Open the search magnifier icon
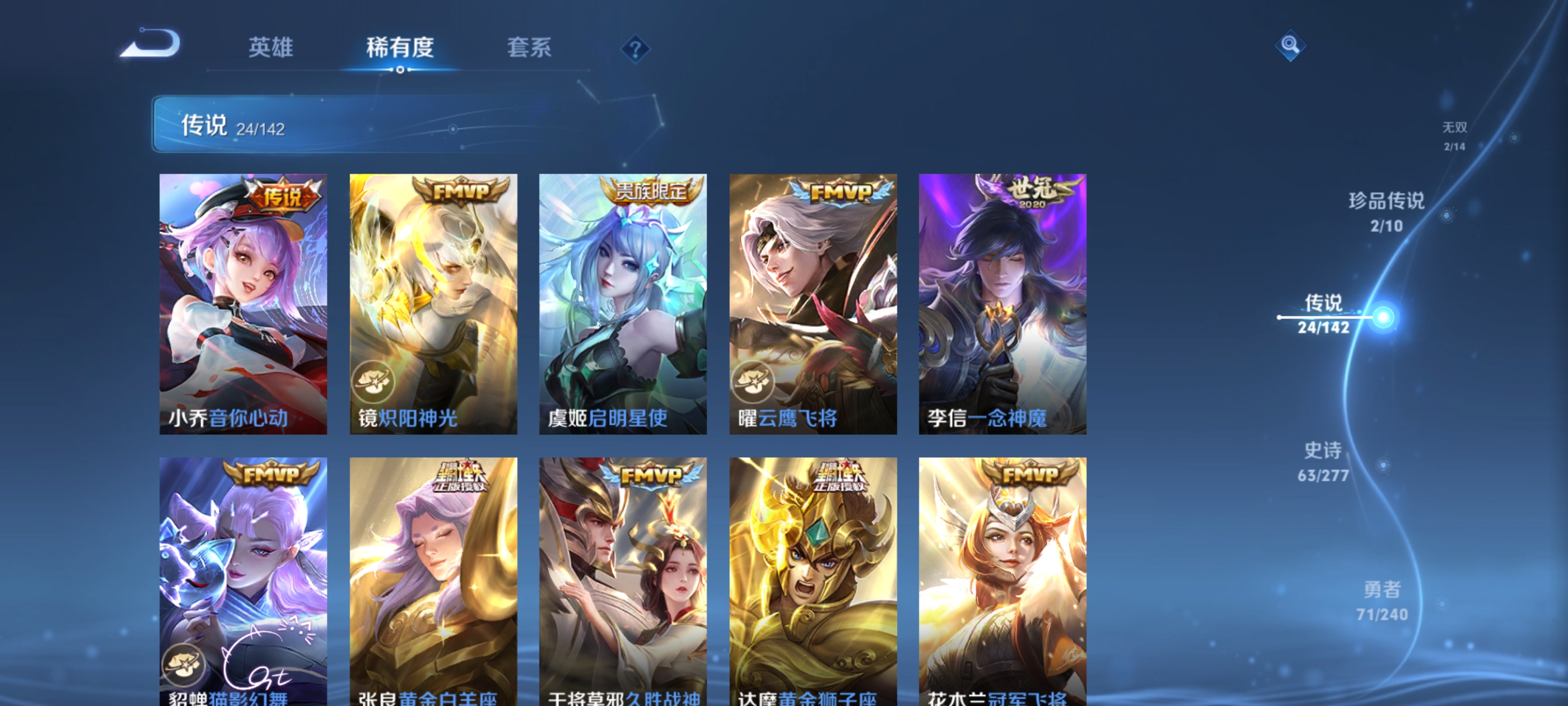This screenshot has width=1568, height=706. tap(1290, 45)
